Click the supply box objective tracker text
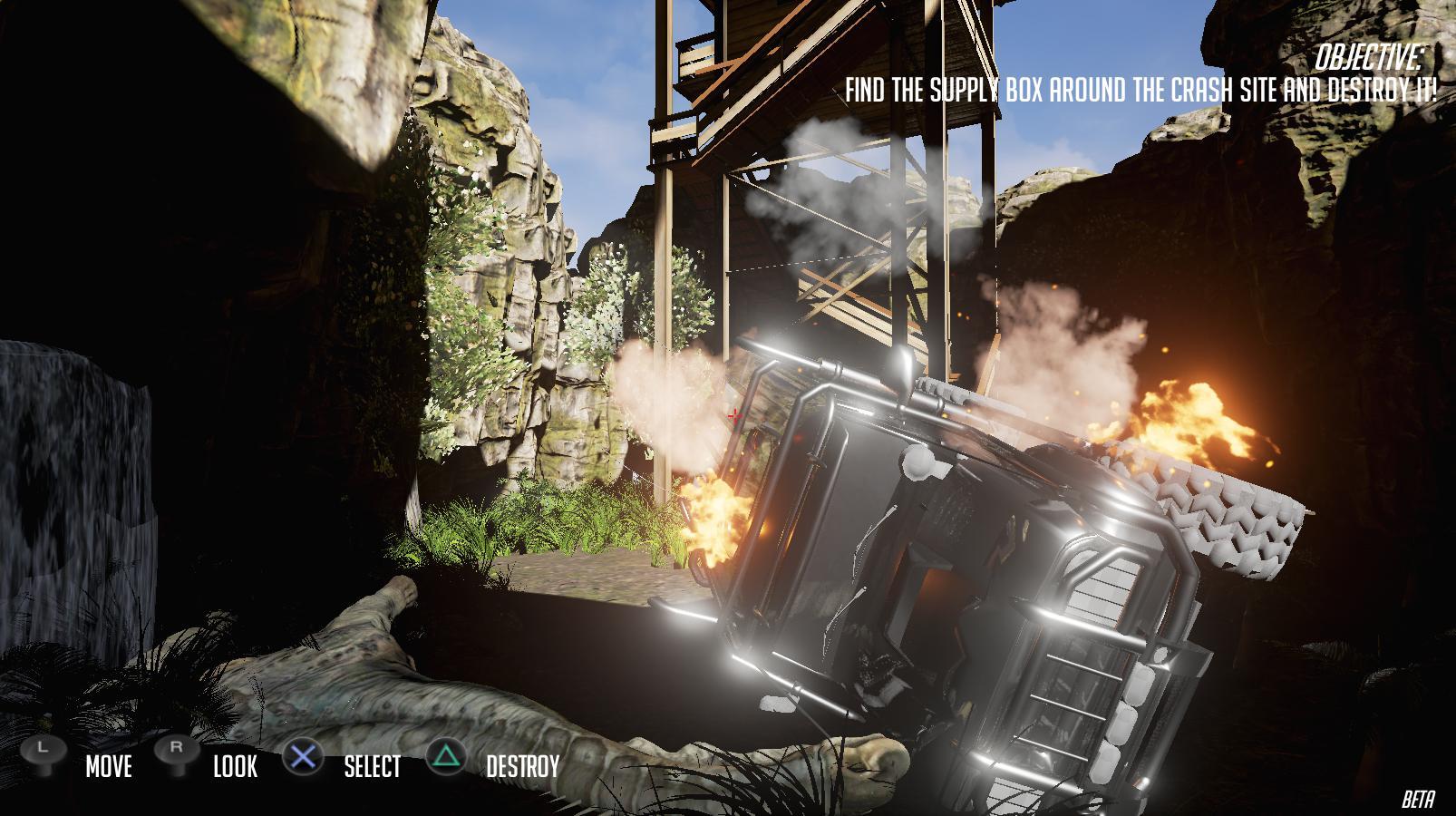 tap(1141, 91)
